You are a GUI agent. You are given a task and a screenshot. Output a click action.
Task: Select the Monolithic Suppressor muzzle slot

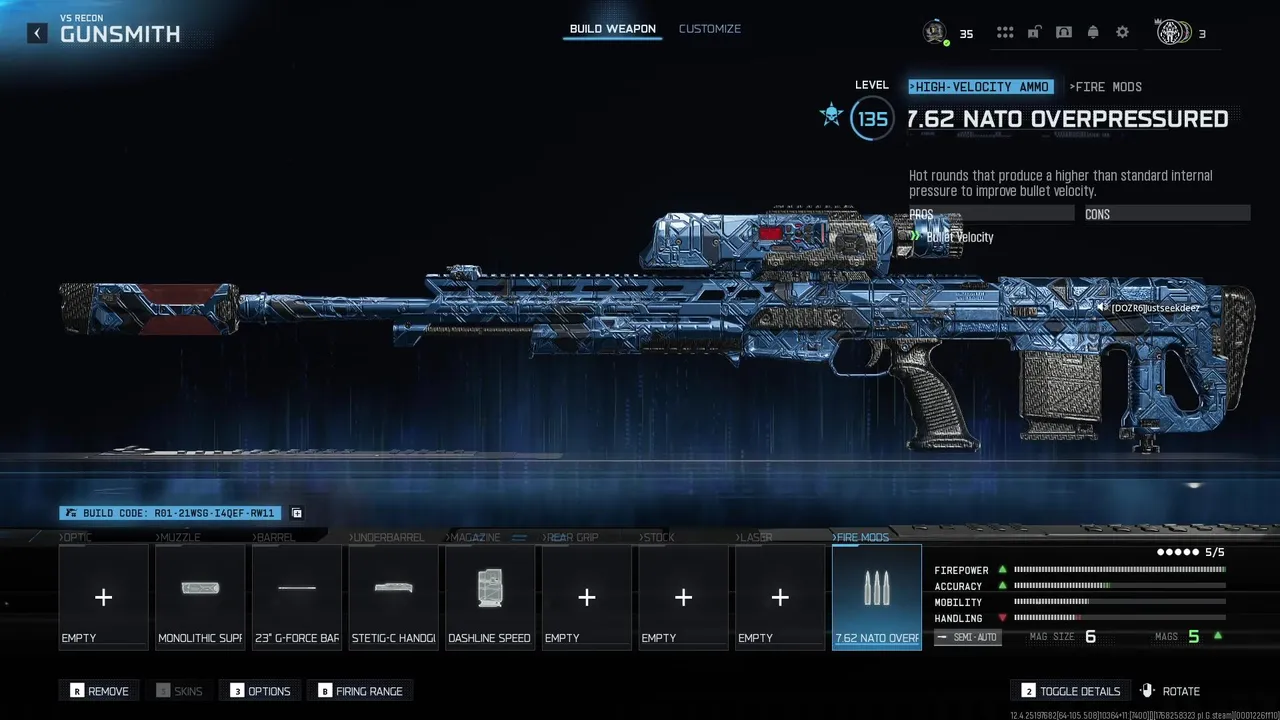tap(200, 597)
